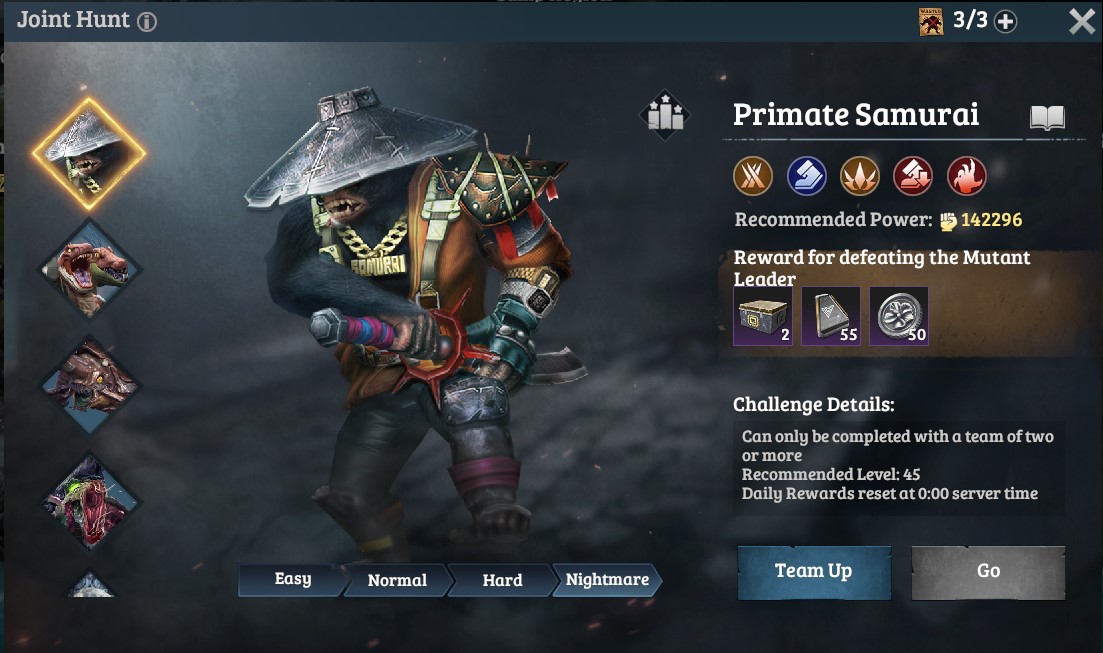Image resolution: width=1103 pixels, height=653 pixels.
Task: Open the Primate Samurai guide book
Action: point(1047,118)
